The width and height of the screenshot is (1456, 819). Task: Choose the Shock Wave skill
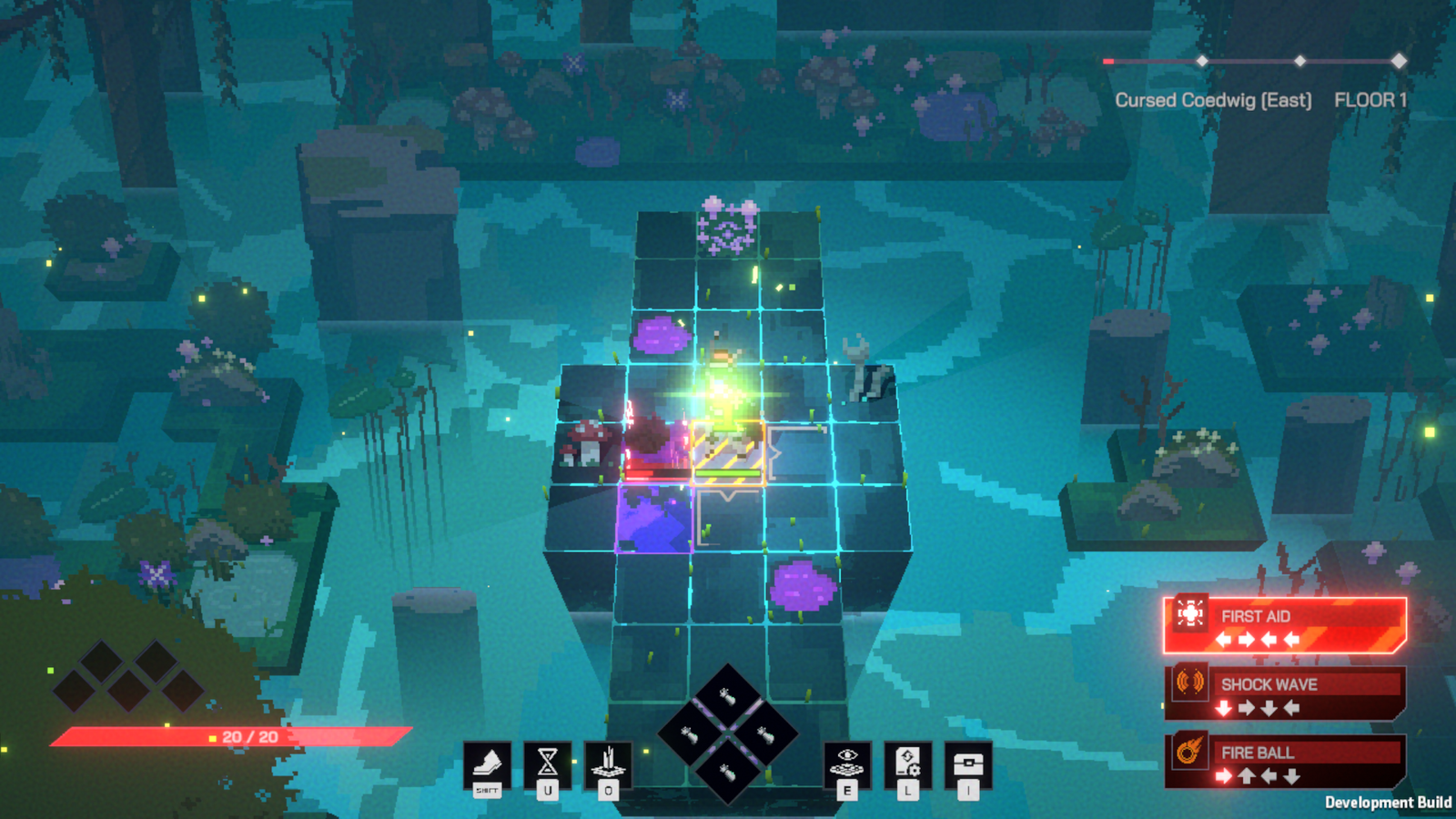click(1285, 693)
